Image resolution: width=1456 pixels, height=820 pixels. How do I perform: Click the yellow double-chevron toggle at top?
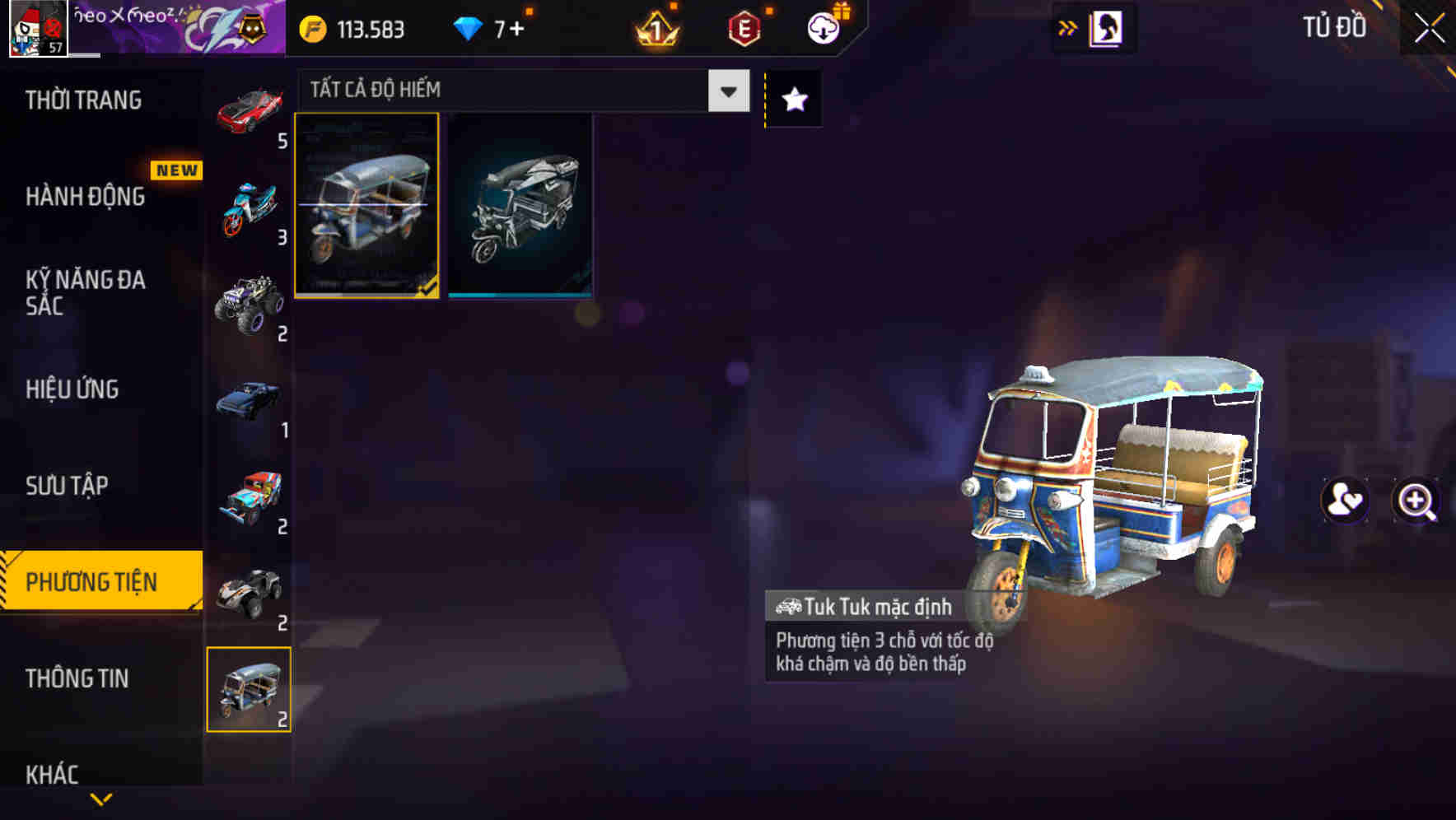coord(1066,27)
